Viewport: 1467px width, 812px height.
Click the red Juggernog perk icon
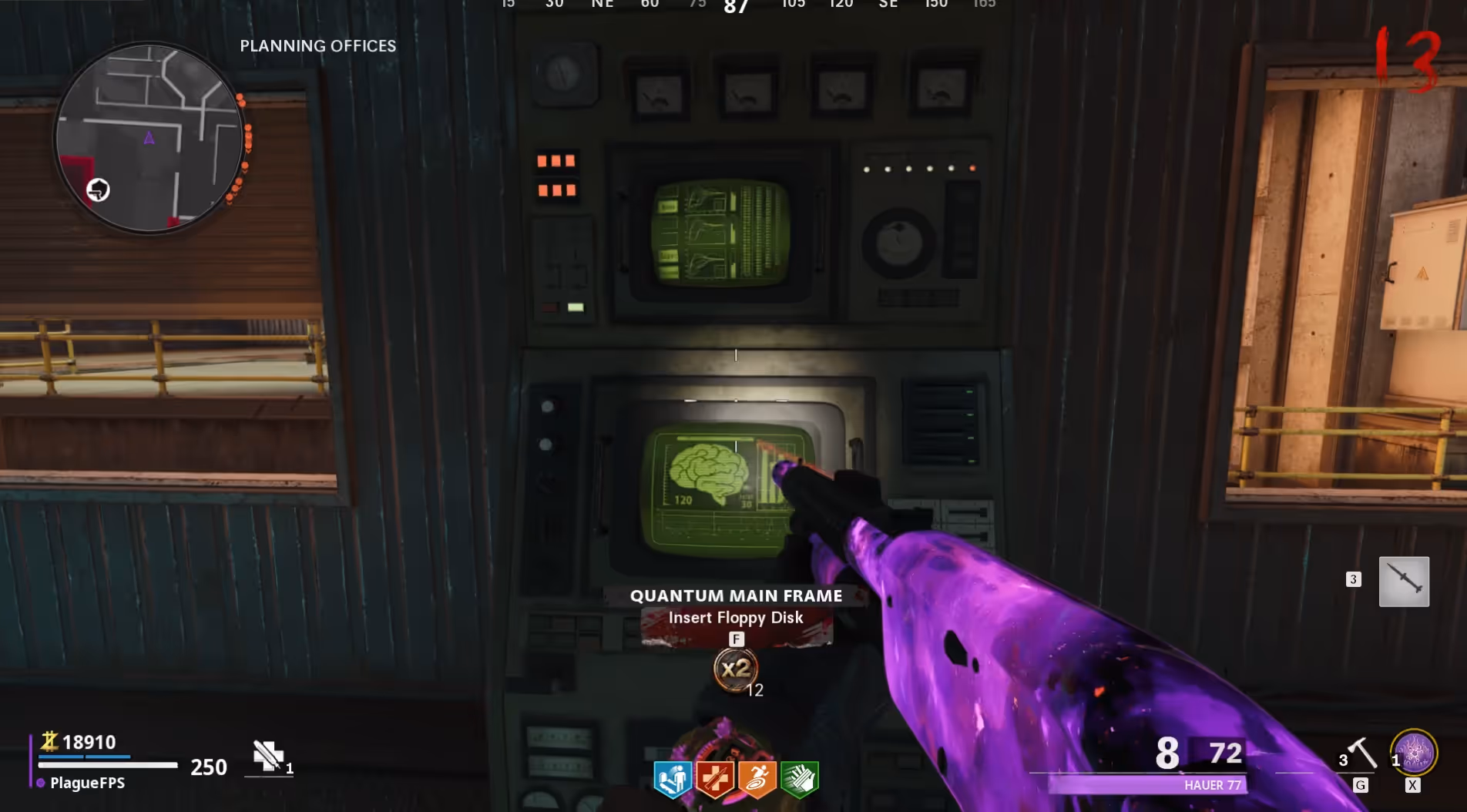tap(714, 778)
